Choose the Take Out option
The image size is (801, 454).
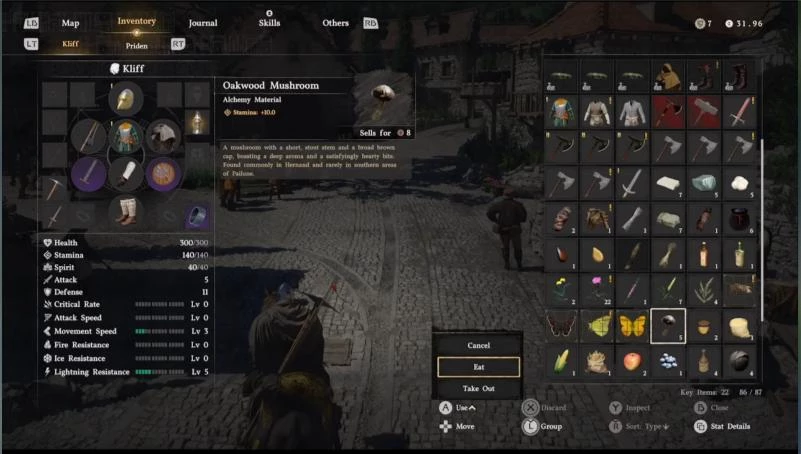click(478, 389)
